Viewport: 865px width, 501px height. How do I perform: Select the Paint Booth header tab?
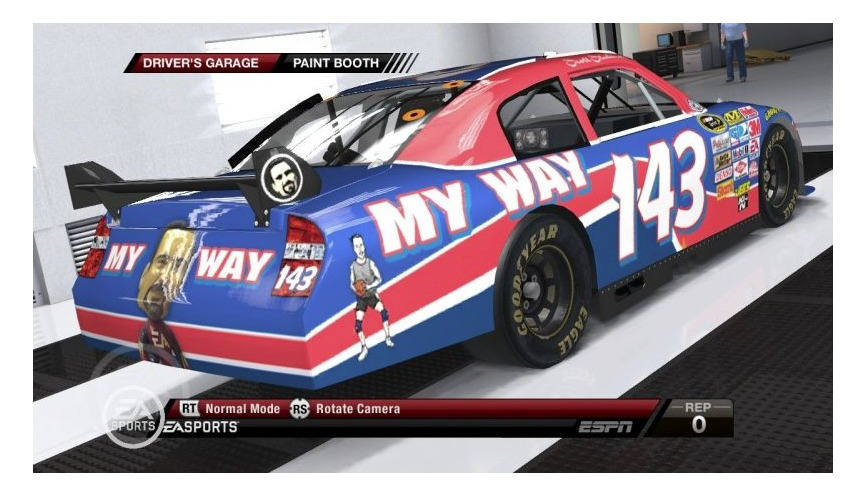tap(335, 63)
